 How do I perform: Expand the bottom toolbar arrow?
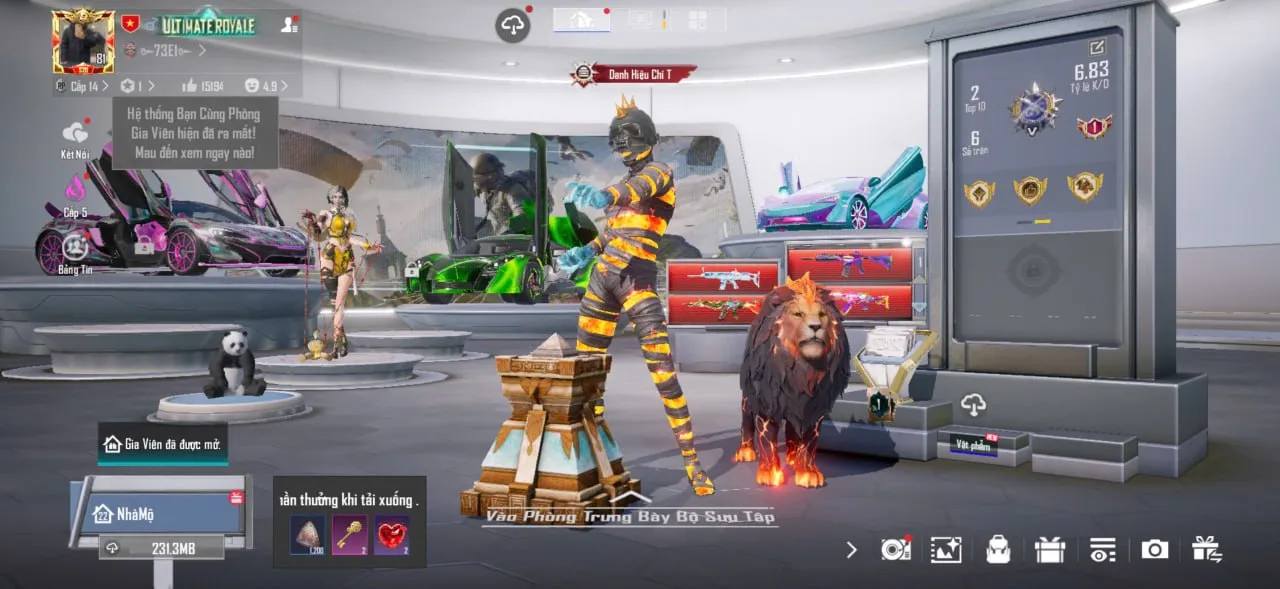pos(851,549)
